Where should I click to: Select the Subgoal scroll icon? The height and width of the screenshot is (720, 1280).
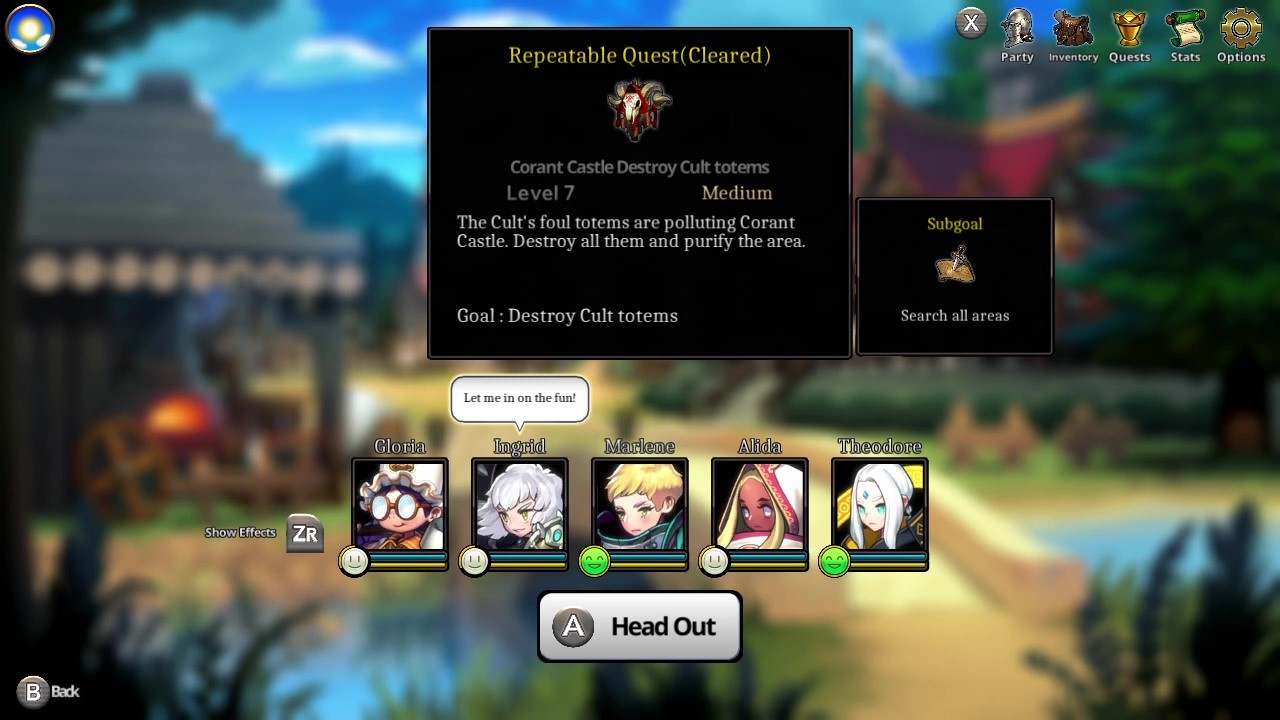[954, 265]
